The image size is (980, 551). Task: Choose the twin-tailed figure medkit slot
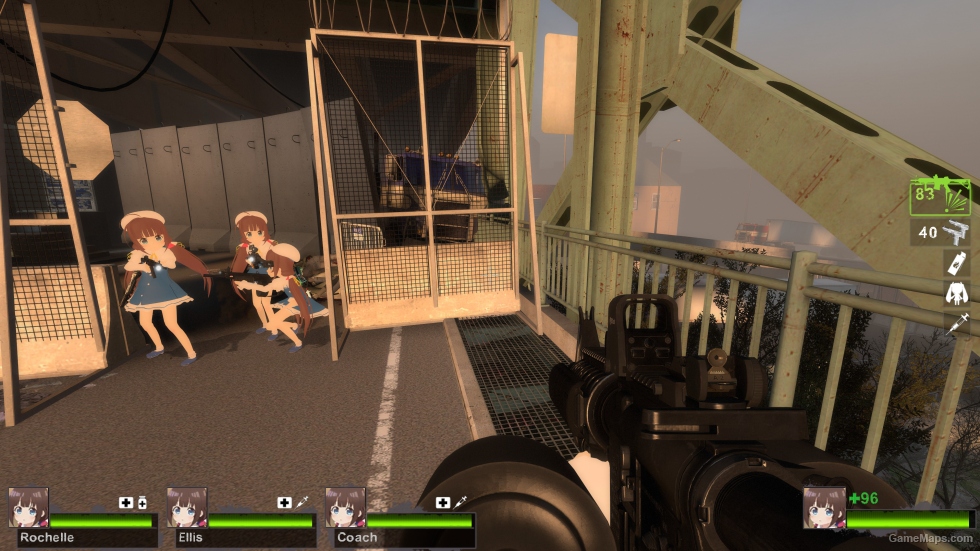(x=956, y=293)
